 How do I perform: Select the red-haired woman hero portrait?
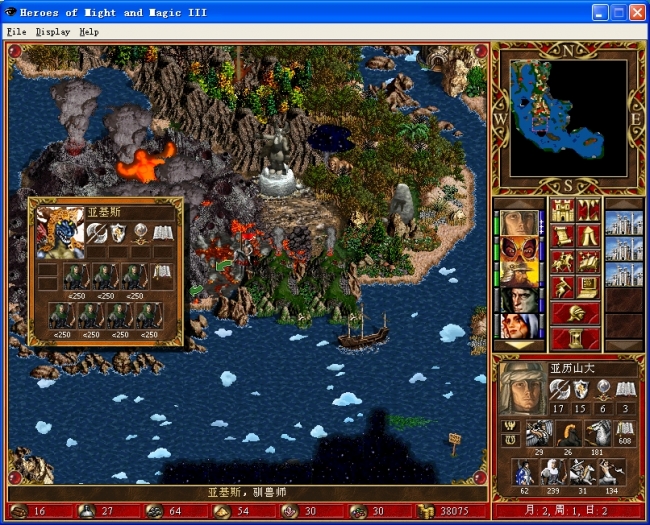click(x=518, y=326)
